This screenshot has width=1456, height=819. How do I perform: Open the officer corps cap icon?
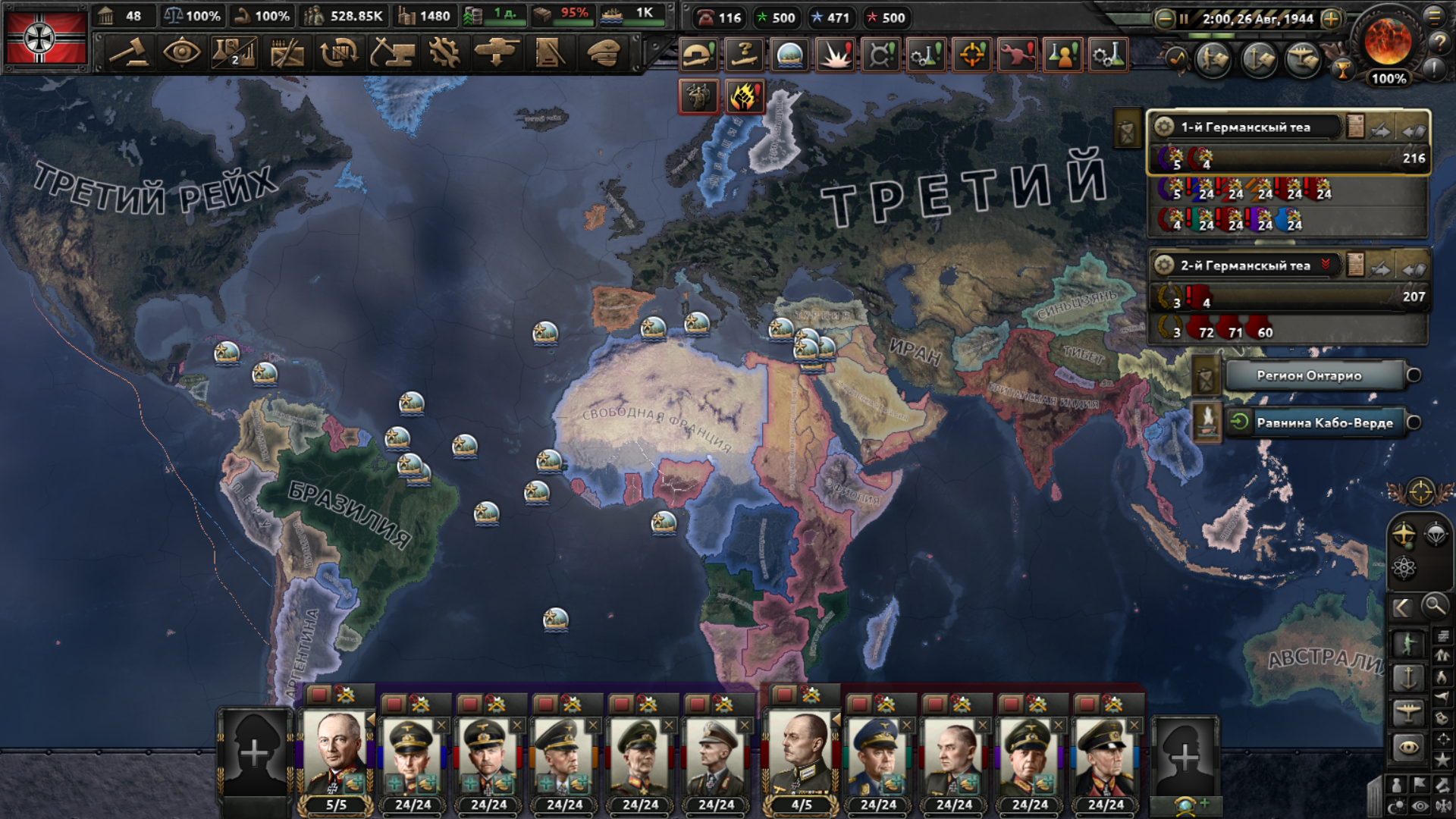pos(604,53)
